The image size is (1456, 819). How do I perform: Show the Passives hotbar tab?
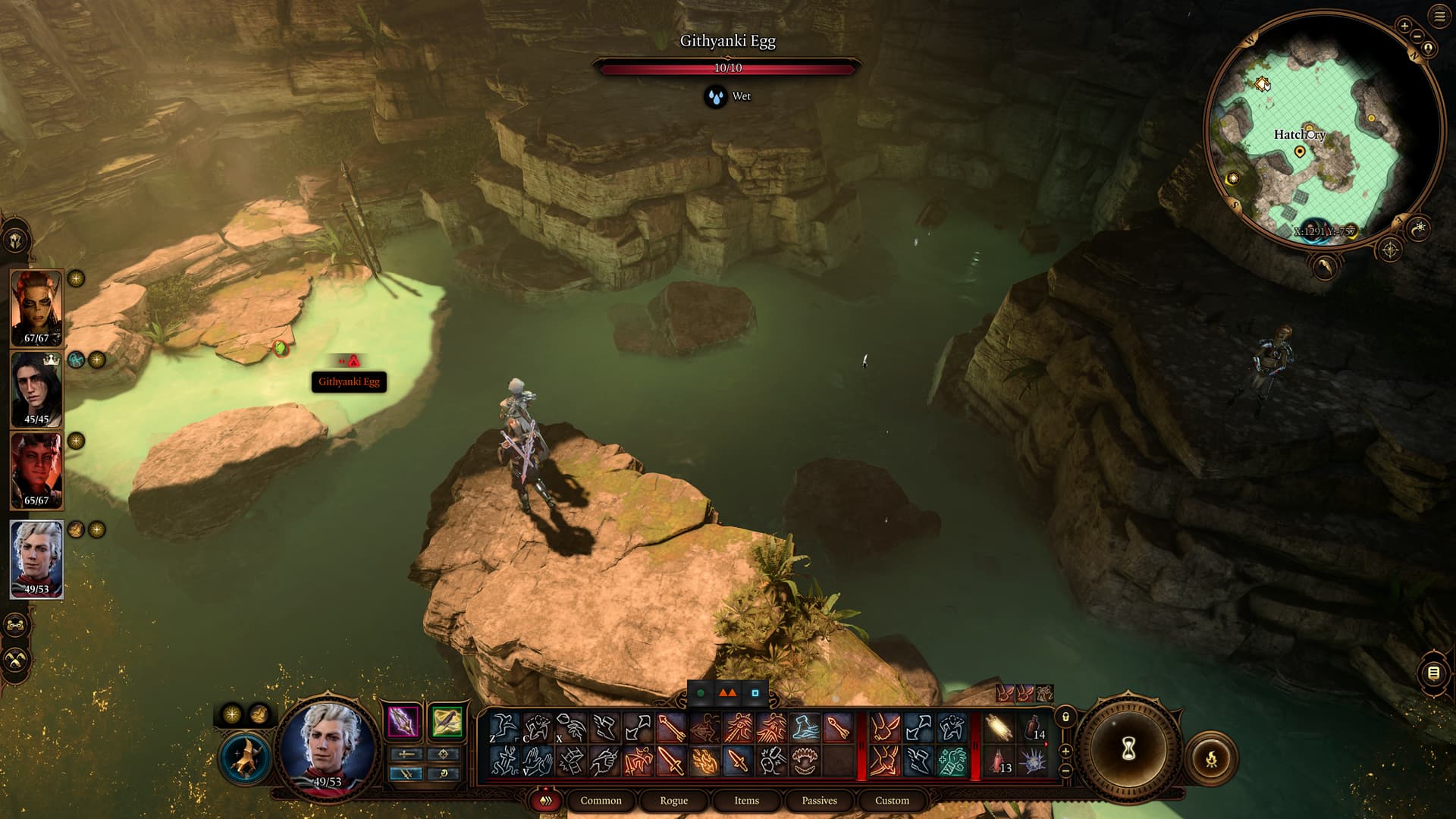[819, 800]
